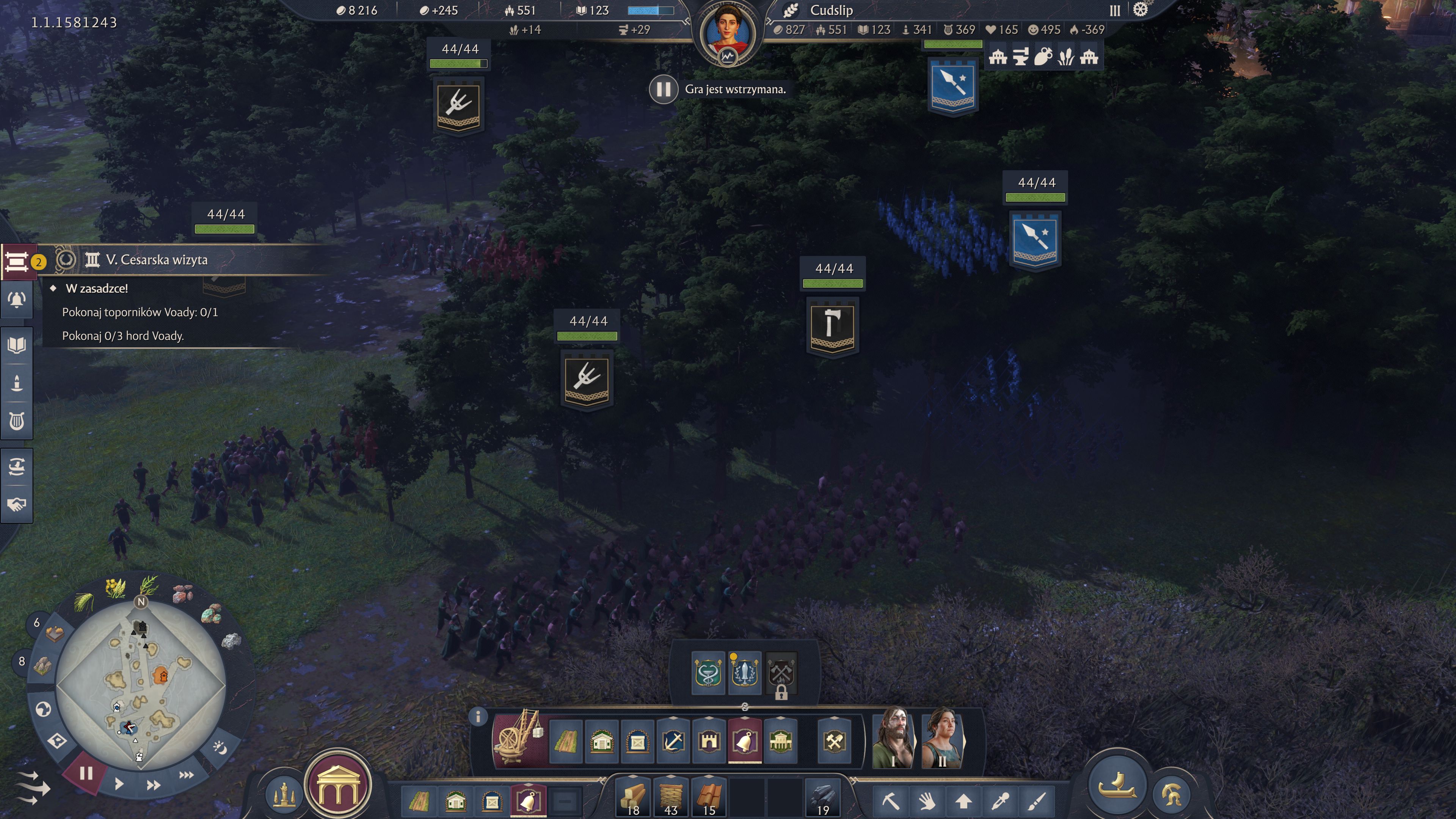Open the settings gear menu

pos(1140,9)
